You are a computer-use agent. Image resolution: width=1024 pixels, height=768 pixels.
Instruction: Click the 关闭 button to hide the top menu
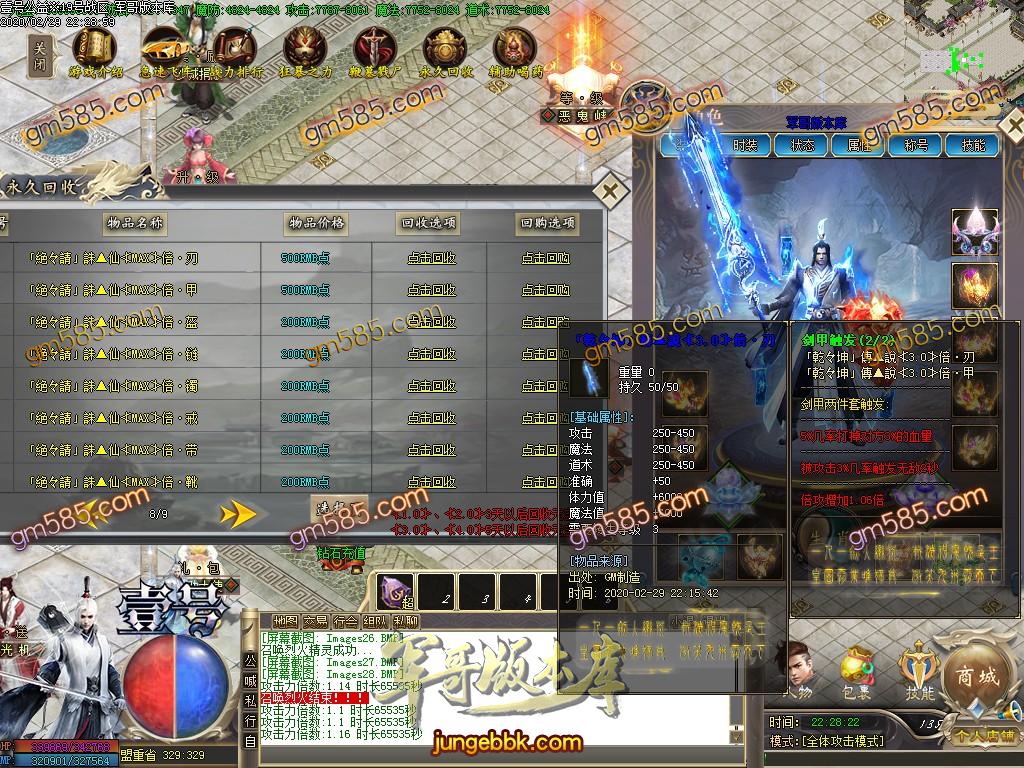click(x=40, y=55)
